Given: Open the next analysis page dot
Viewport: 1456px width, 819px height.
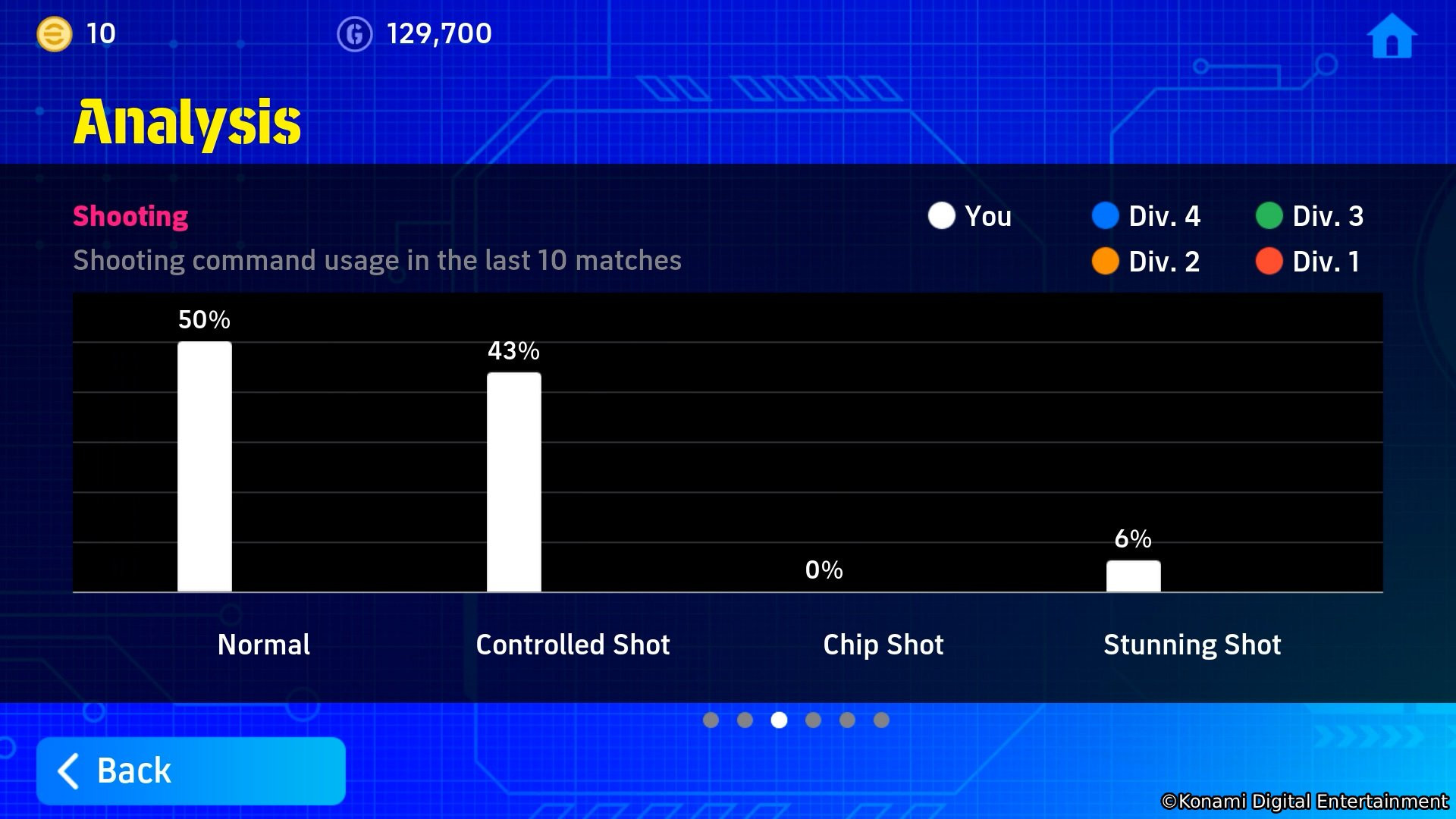Looking at the screenshot, I should pos(813,721).
